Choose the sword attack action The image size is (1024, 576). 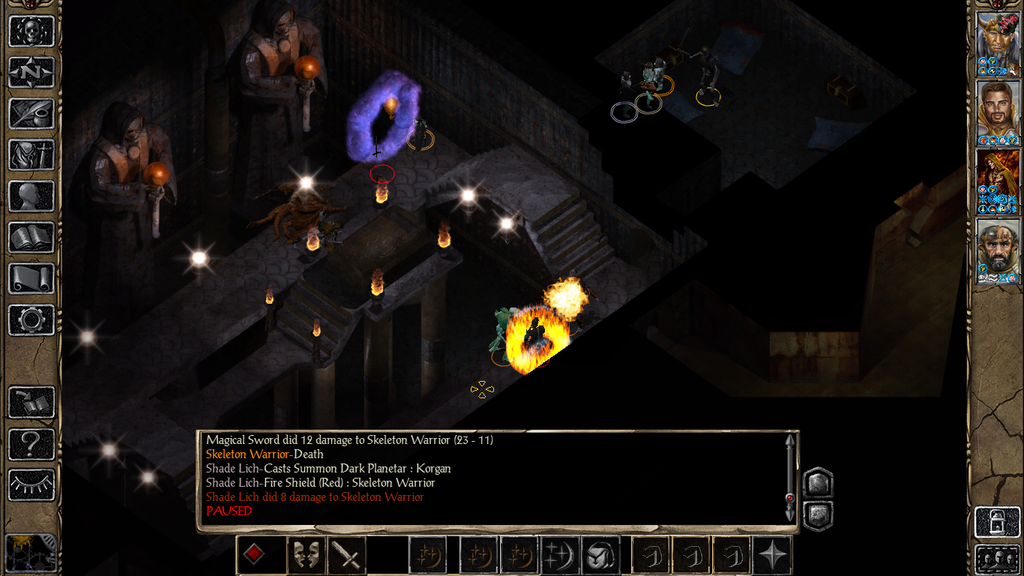tap(347, 555)
